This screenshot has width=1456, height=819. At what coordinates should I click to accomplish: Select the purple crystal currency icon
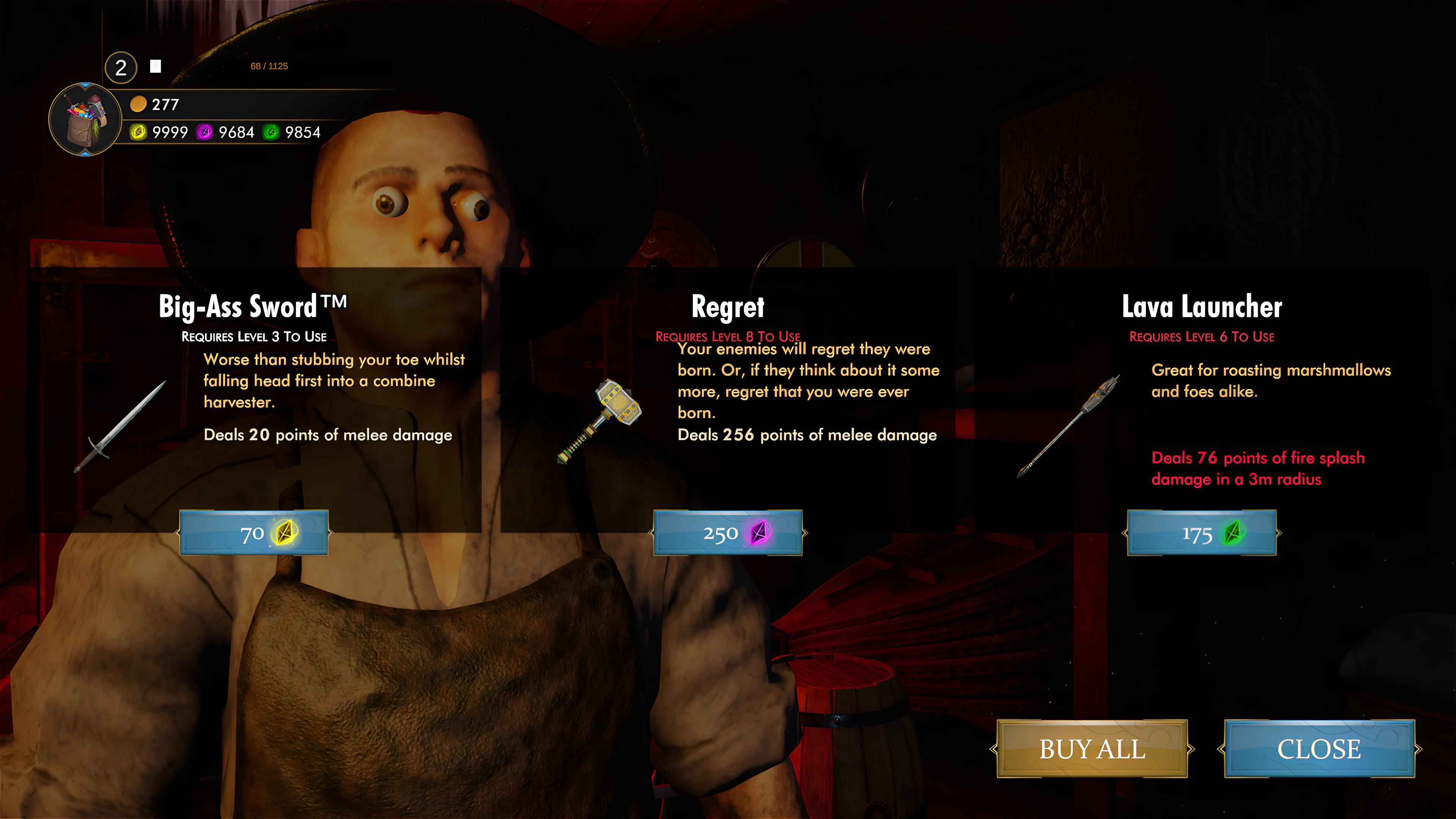tap(205, 133)
